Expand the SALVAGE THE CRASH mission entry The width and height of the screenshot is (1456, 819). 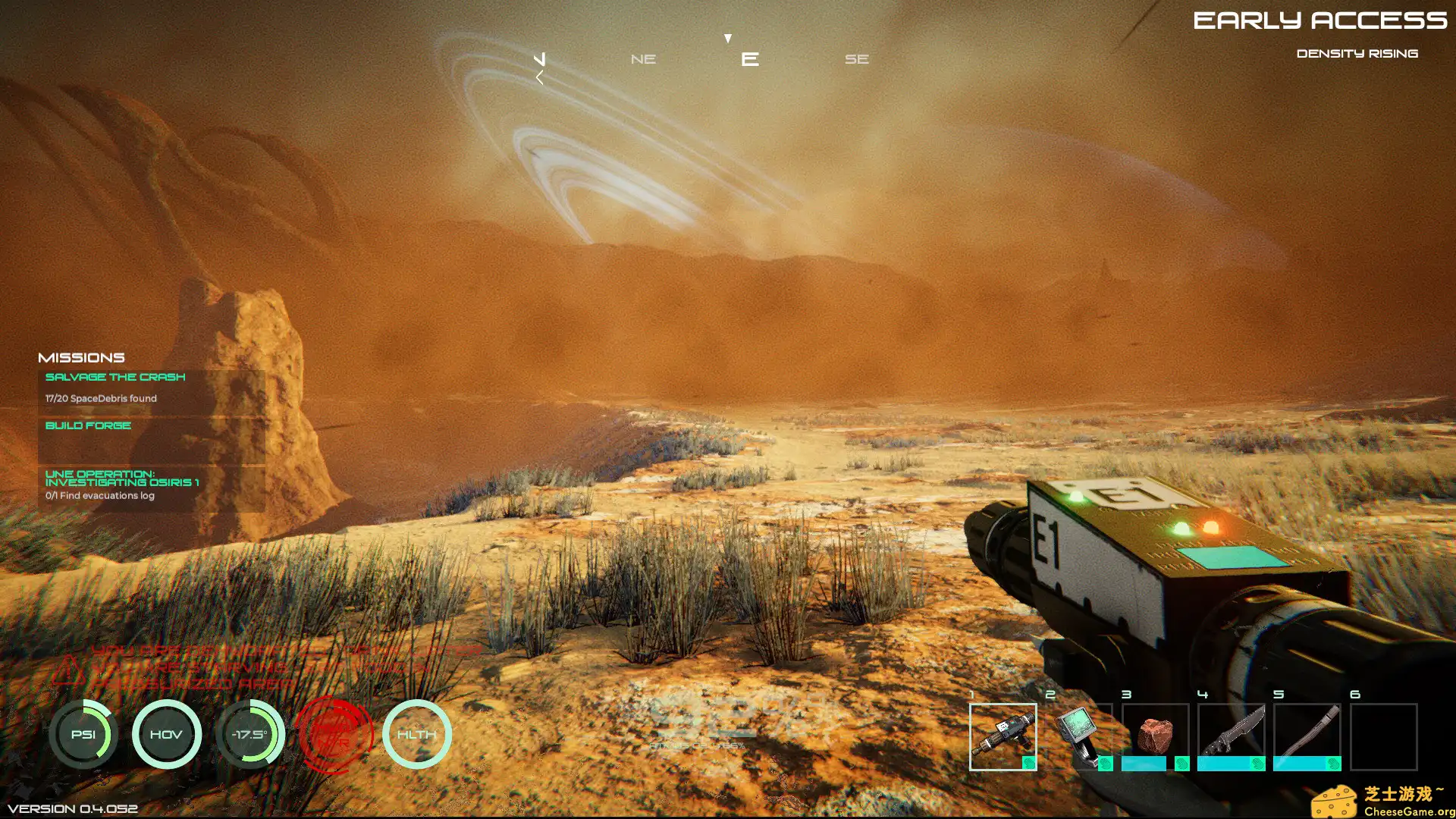click(x=115, y=377)
